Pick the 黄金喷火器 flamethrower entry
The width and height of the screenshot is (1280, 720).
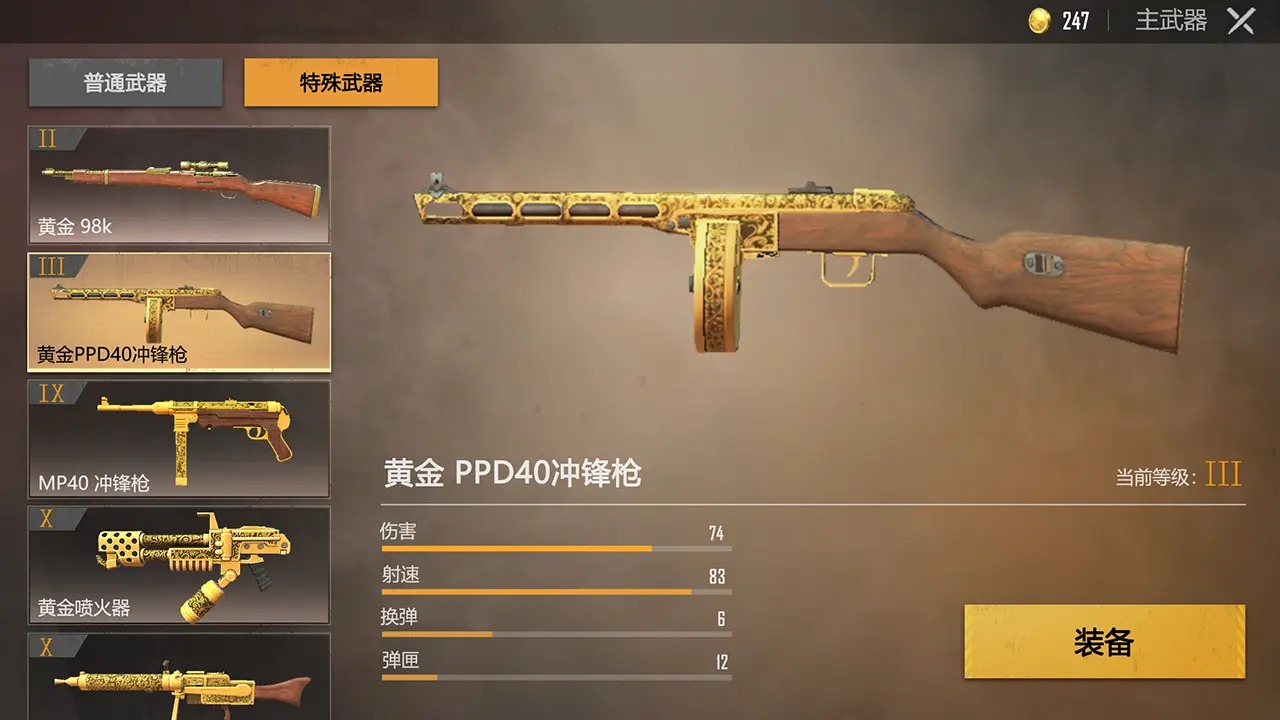[x=178, y=563]
